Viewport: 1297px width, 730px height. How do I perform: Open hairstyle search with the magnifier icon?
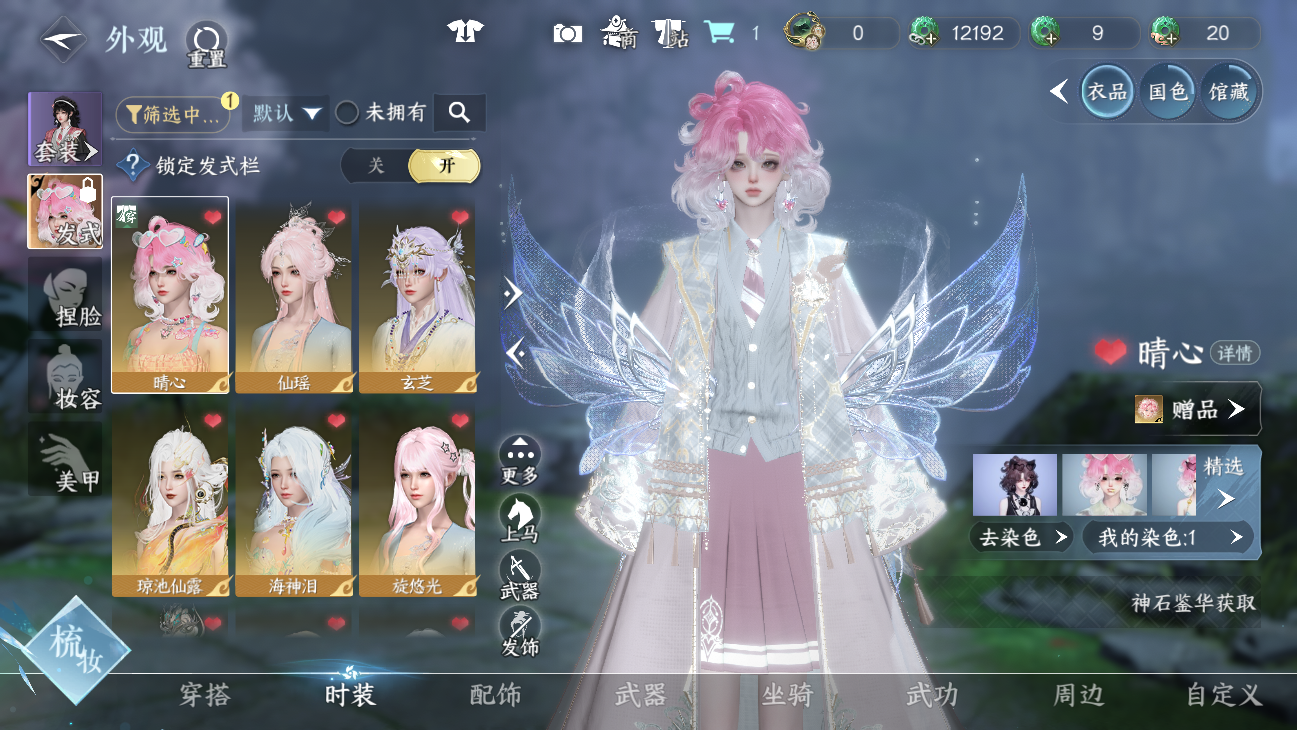coord(459,113)
